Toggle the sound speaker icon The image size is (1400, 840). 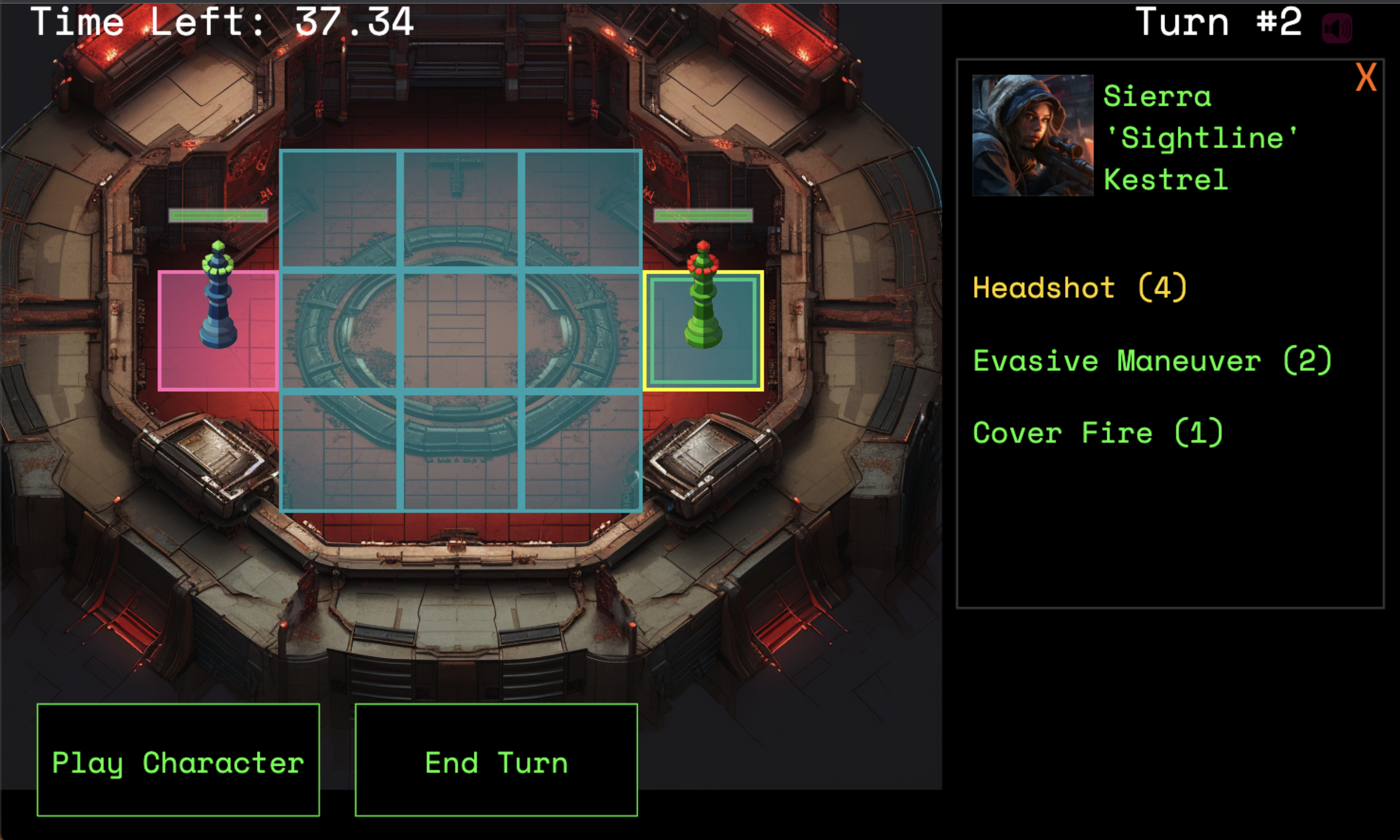pyautogui.click(x=1337, y=28)
